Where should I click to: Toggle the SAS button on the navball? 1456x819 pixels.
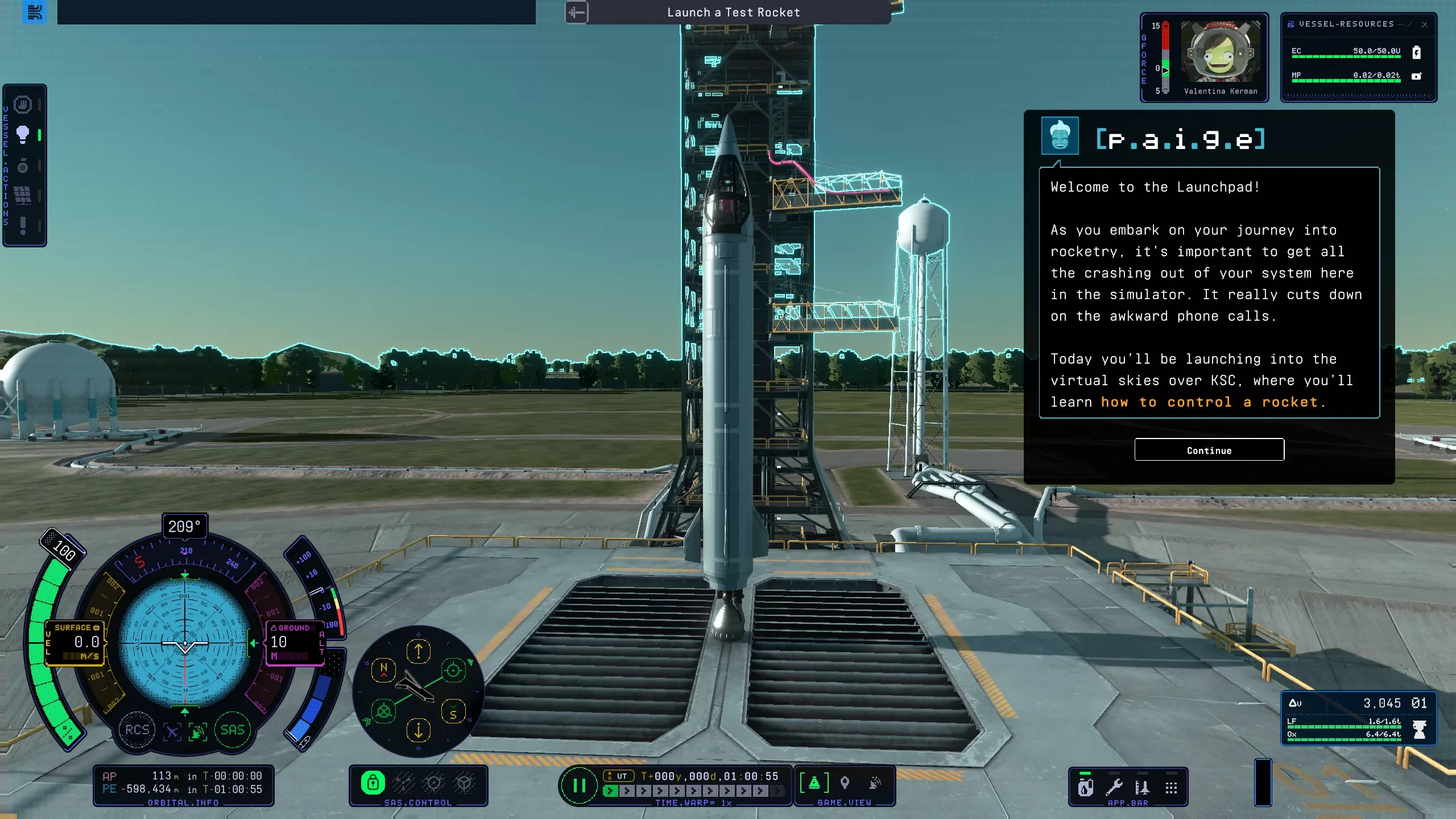232,730
